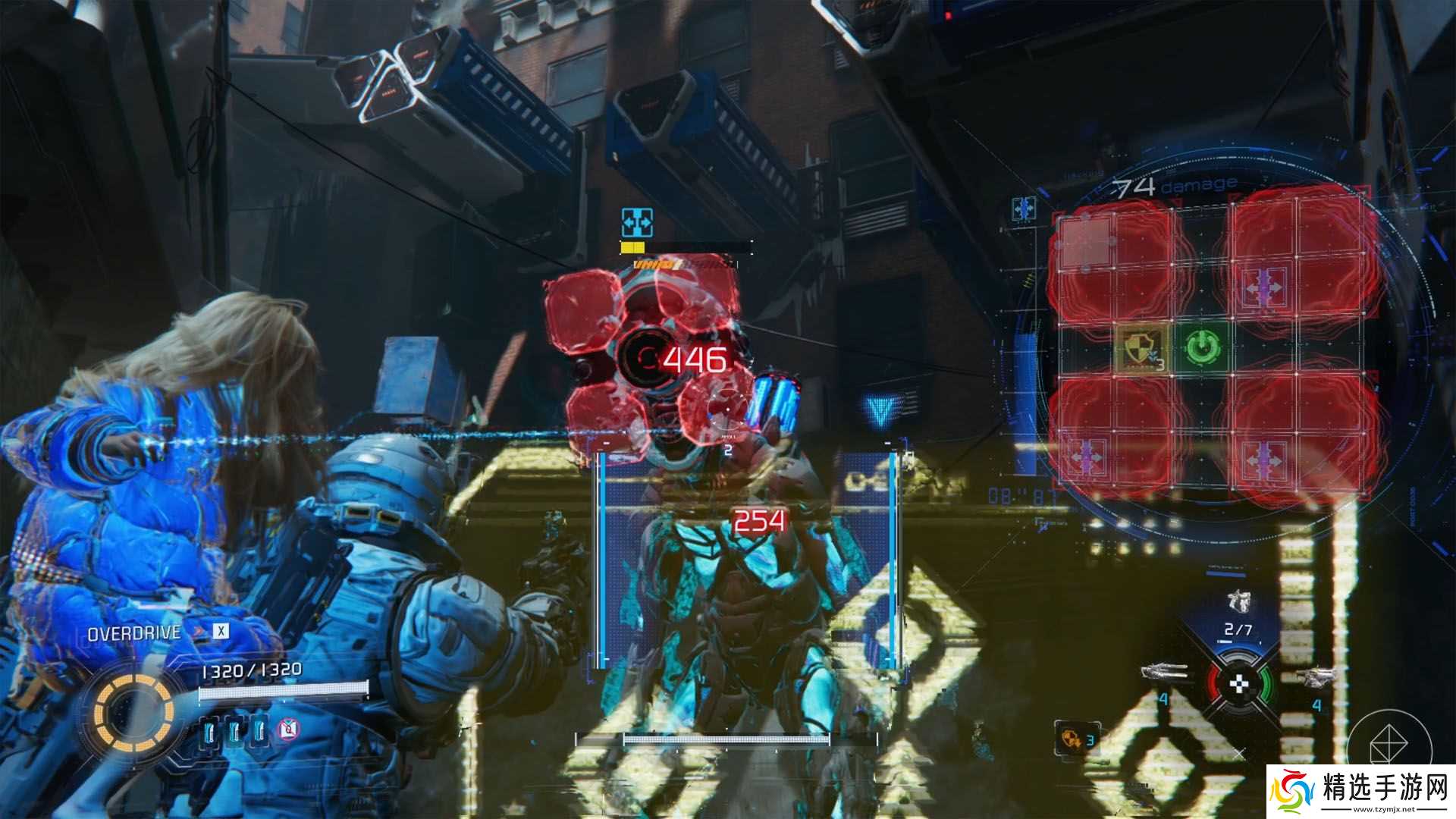Click the green power core icon in the grid

[1201, 346]
